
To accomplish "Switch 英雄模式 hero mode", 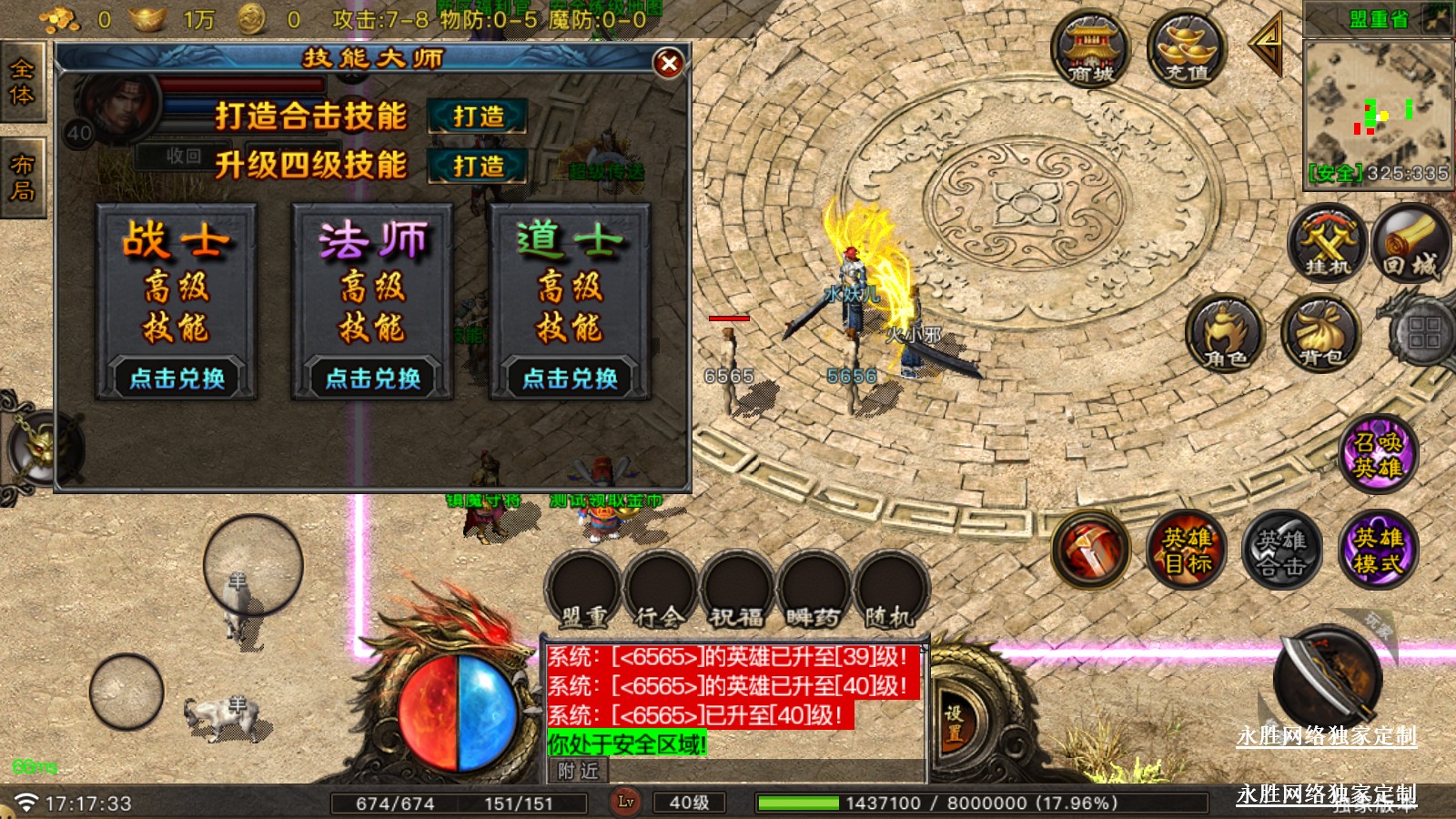I will pyautogui.click(x=1378, y=550).
